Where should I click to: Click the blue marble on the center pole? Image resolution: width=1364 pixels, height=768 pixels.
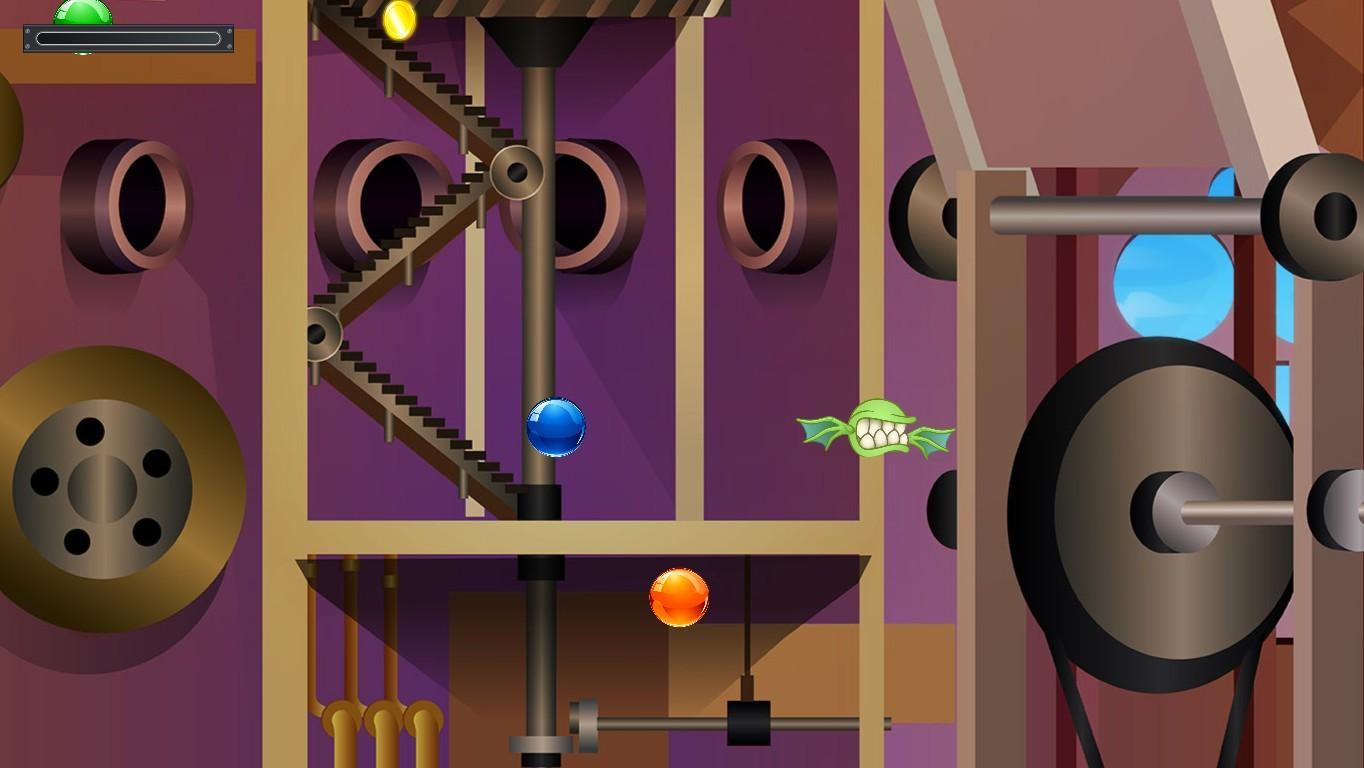pos(557,428)
